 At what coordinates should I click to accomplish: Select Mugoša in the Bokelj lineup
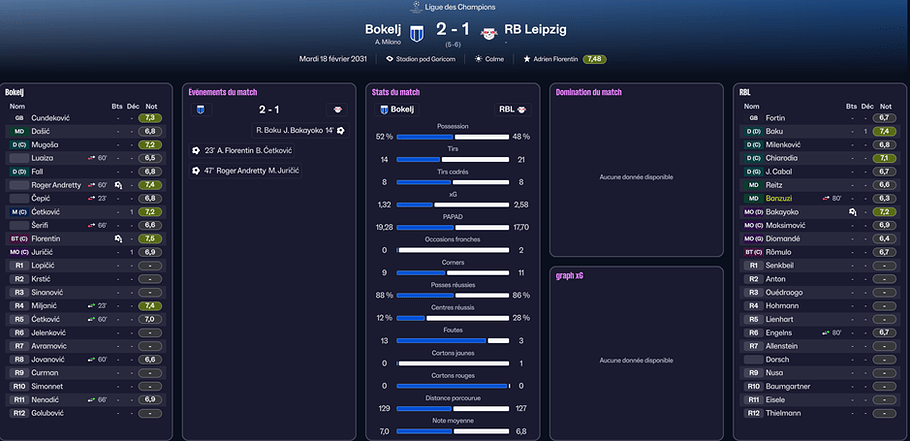pyautogui.click(x=46, y=145)
